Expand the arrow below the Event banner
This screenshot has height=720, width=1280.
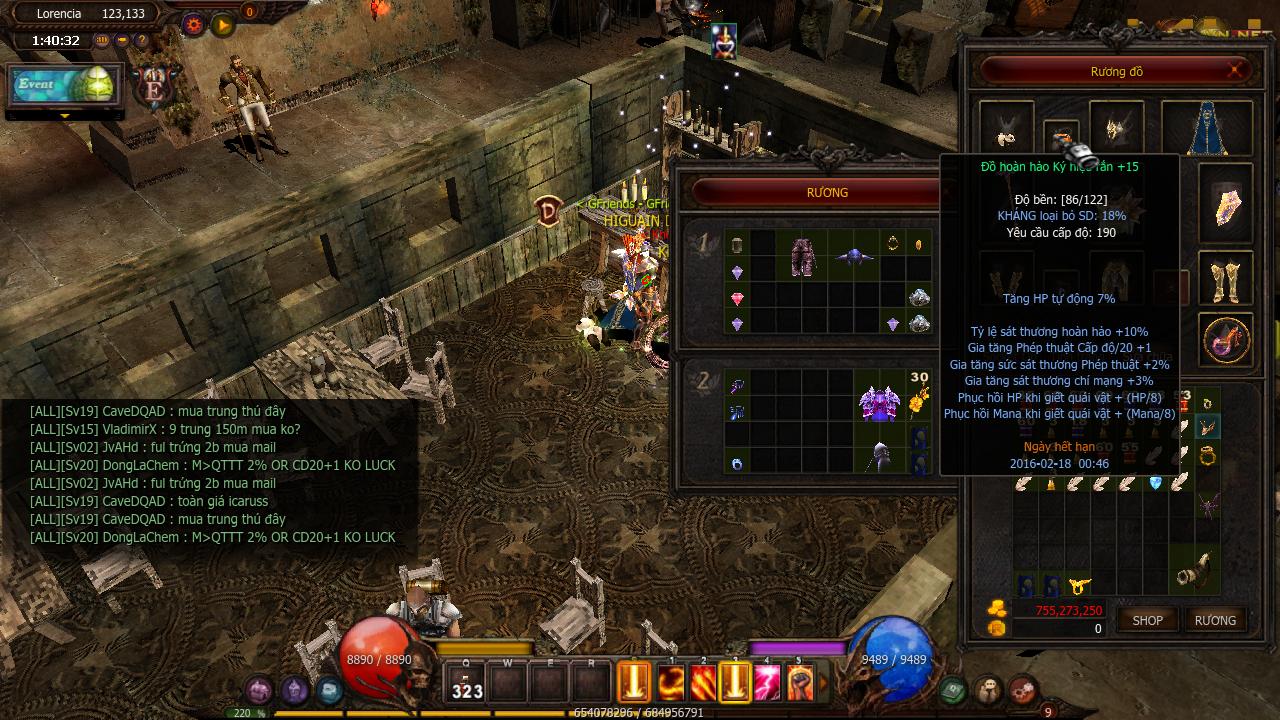point(65,116)
